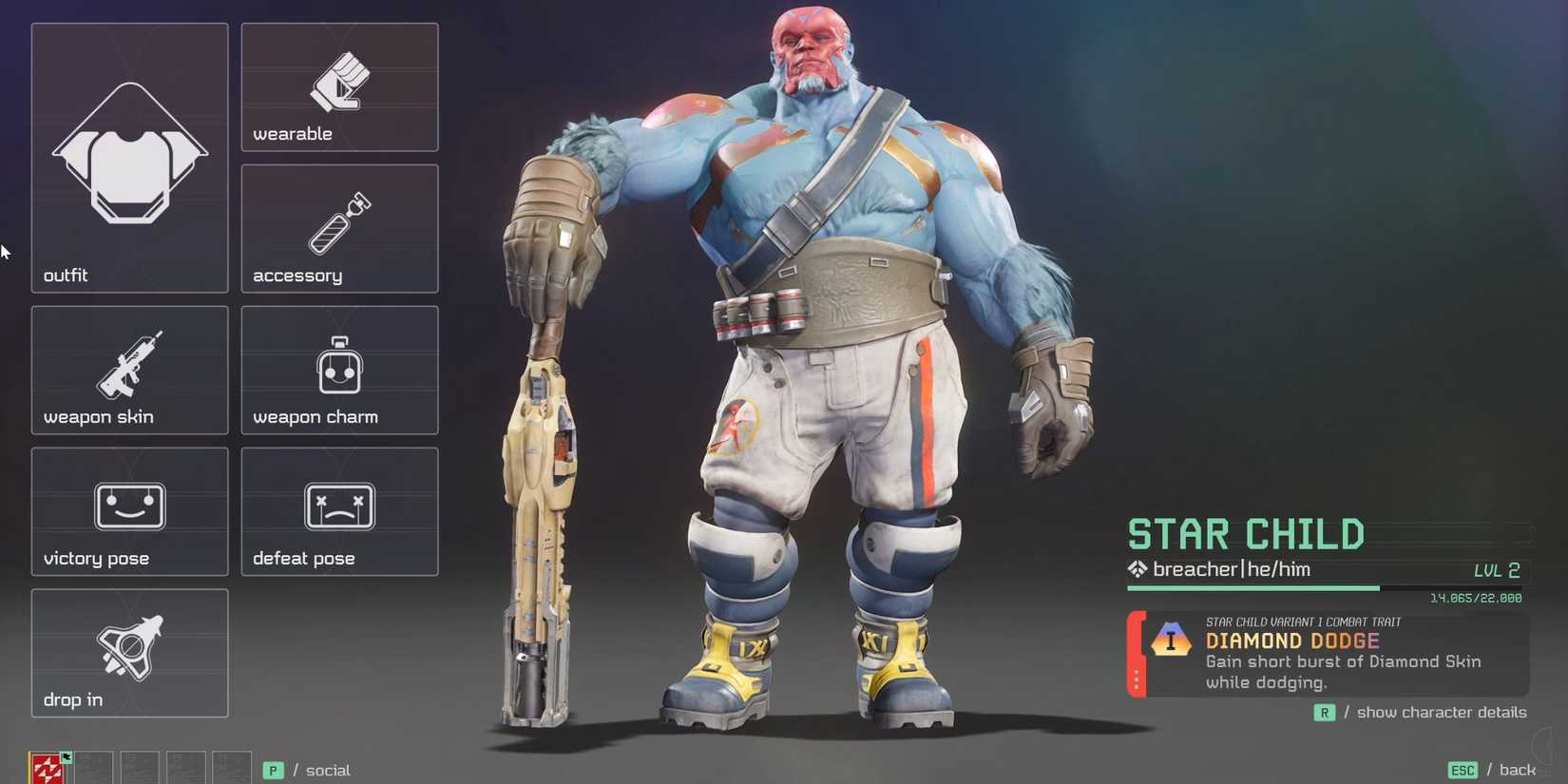Customize the drop in animation
Viewport: 1568px width, 784px height.
point(128,653)
